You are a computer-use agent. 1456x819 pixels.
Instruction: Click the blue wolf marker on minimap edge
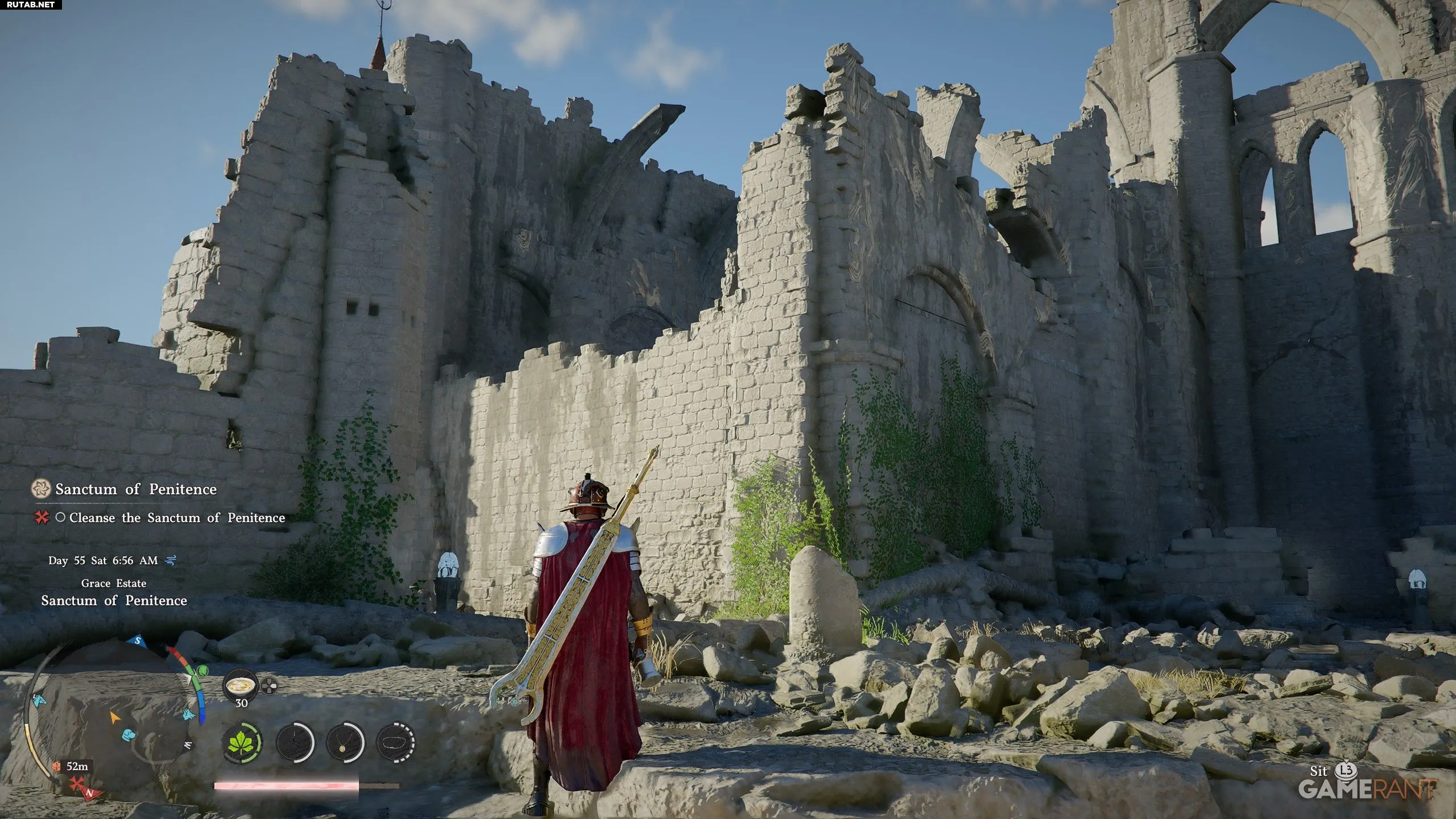189,714
